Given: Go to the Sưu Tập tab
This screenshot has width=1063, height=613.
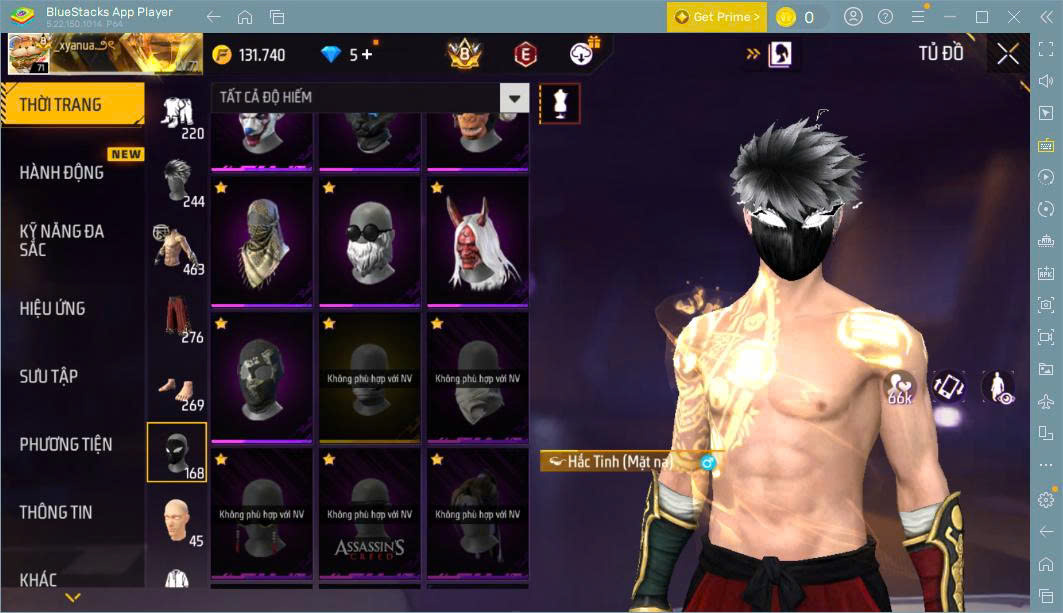Looking at the screenshot, I should click(x=49, y=376).
